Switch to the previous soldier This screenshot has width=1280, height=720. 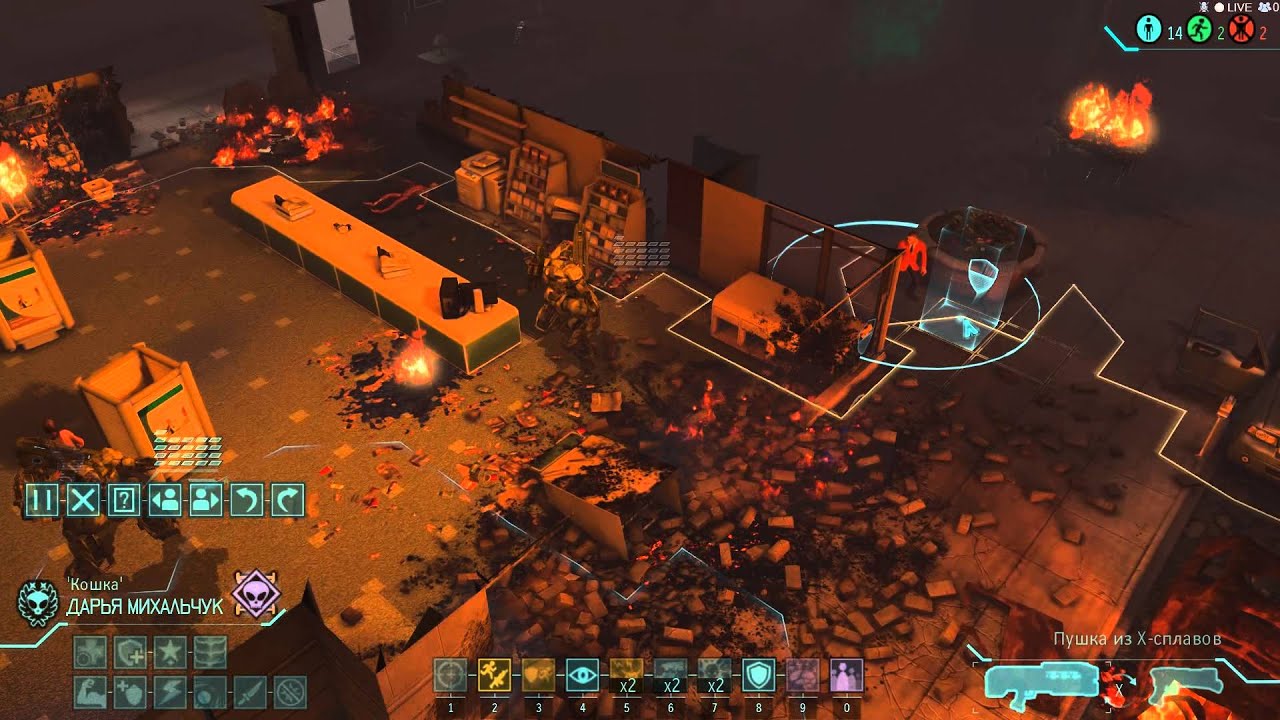(164, 498)
